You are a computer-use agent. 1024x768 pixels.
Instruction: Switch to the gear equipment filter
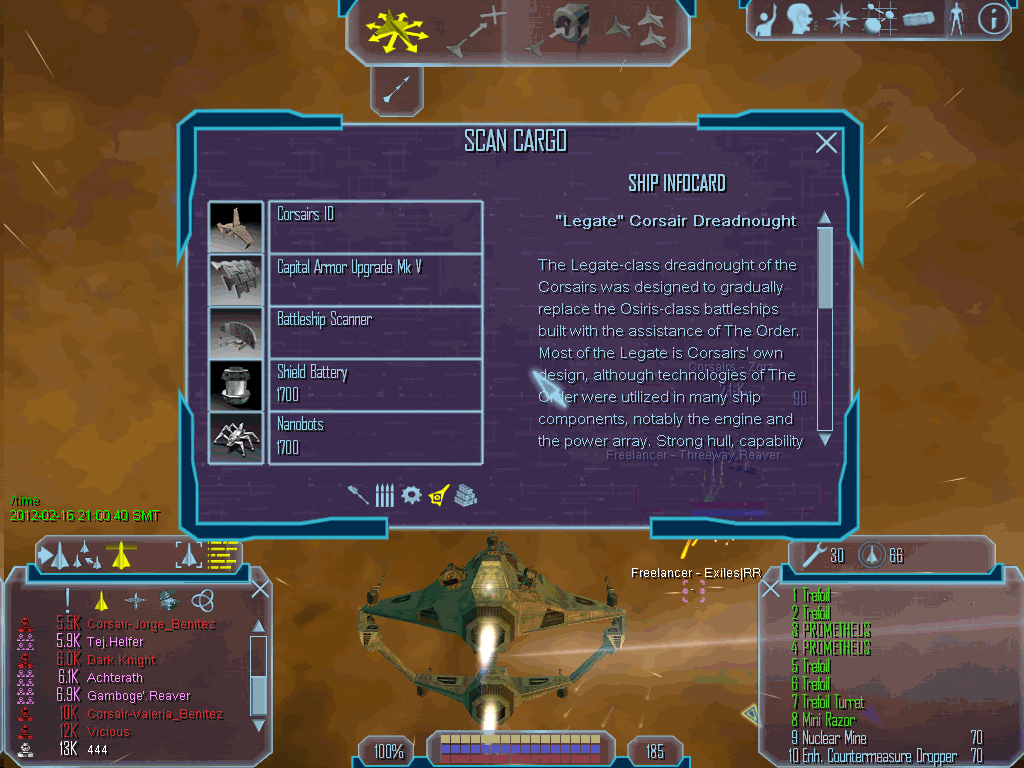[411, 495]
